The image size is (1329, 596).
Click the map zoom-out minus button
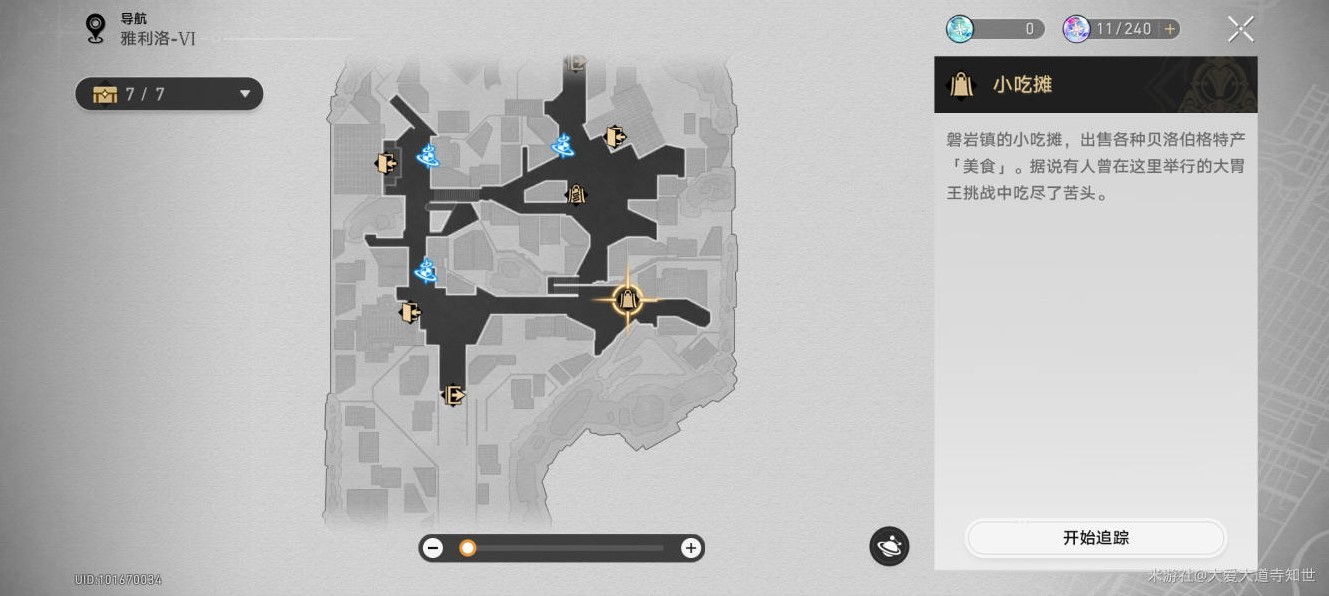[x=433, y=548]
